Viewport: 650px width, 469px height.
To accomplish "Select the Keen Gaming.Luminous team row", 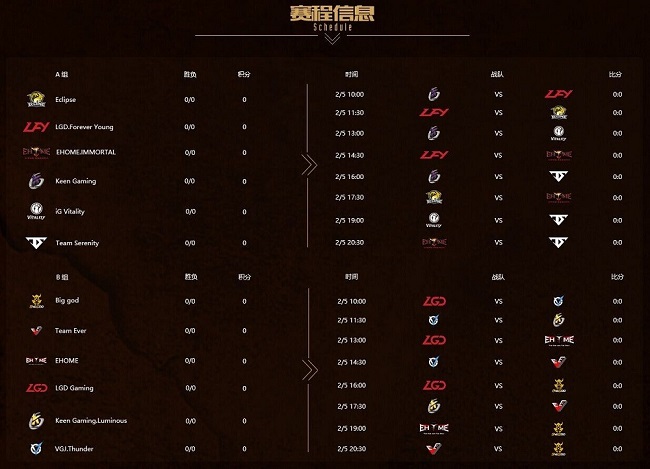I will pyautogui.click(x=91, y=421).
